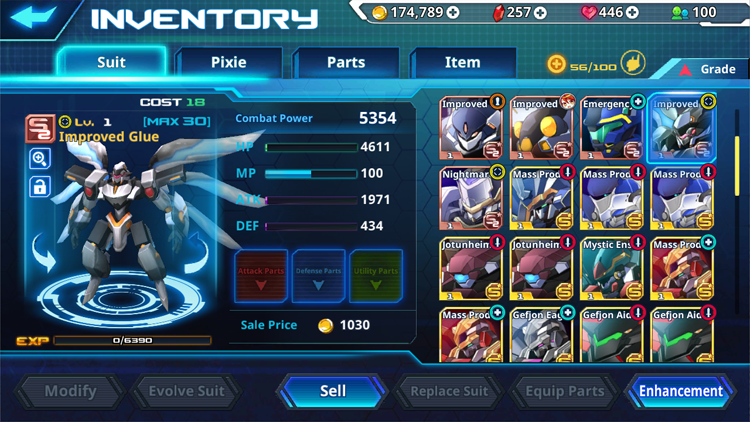Choose the Nightmare suit thumbnail
This screenshot has width=750, height=422.
[472, 198]
